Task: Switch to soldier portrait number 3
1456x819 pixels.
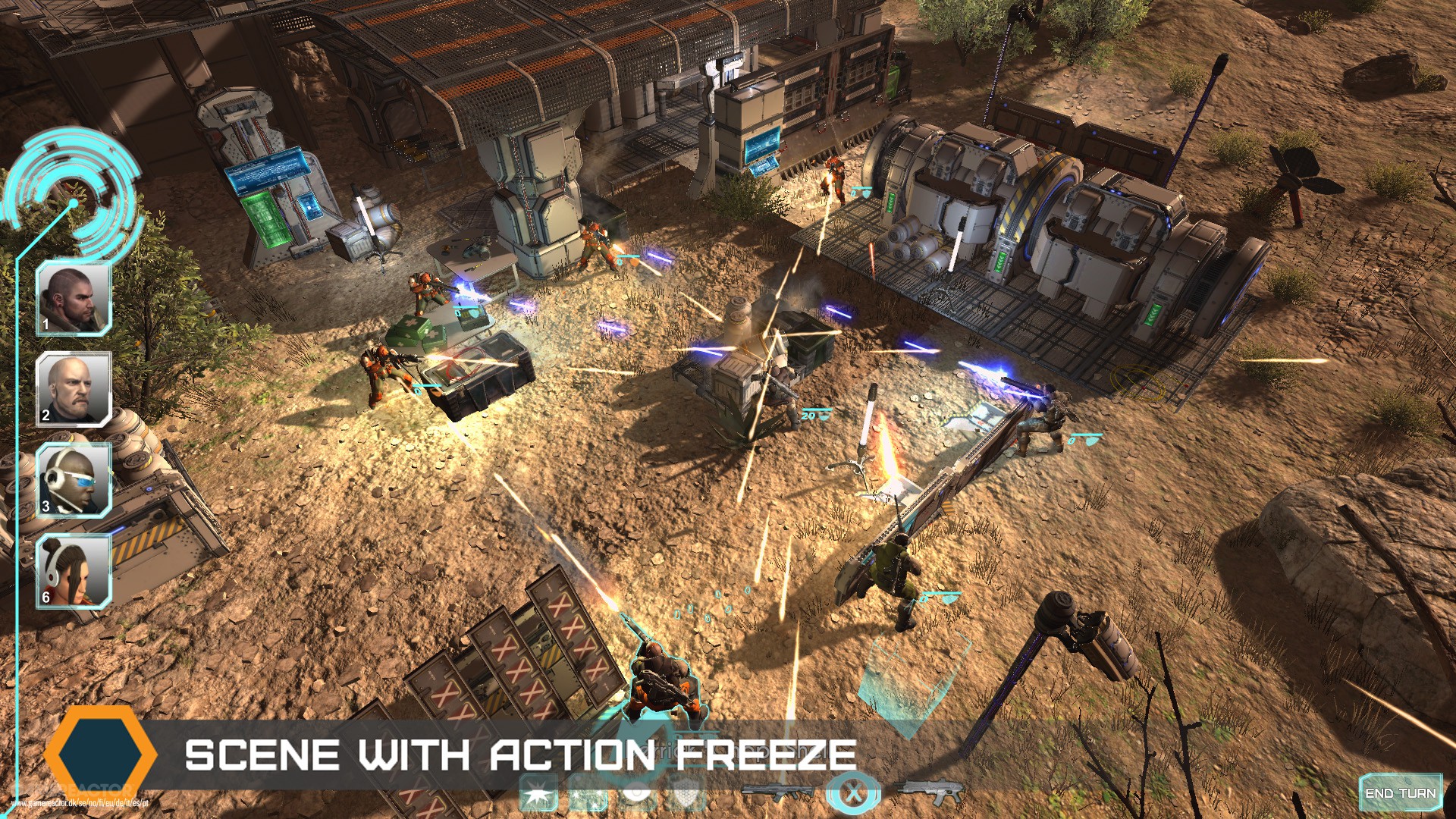Action: coord(72,480)
